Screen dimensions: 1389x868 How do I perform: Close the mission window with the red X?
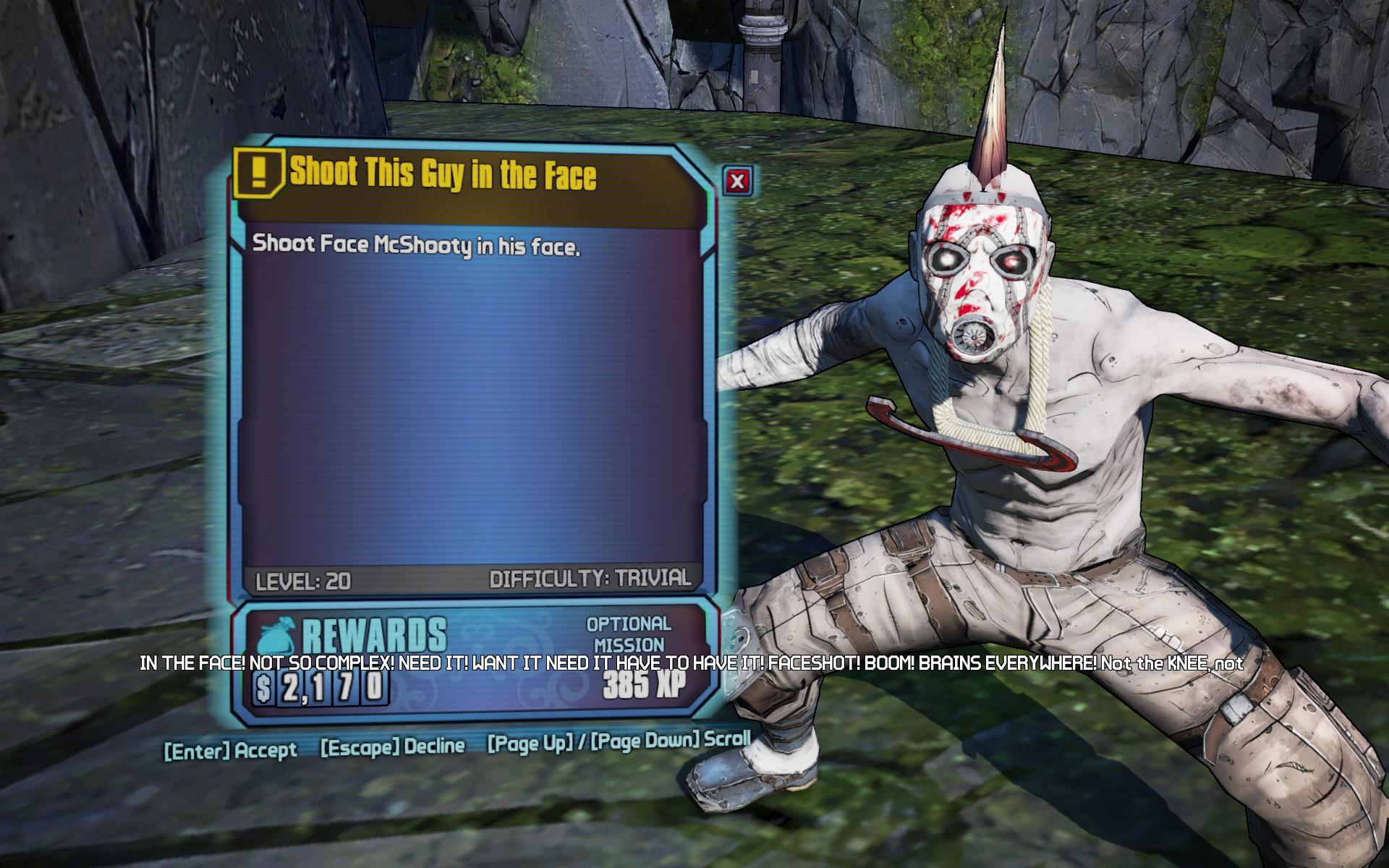pyautogui.click(x=737, y=181)
